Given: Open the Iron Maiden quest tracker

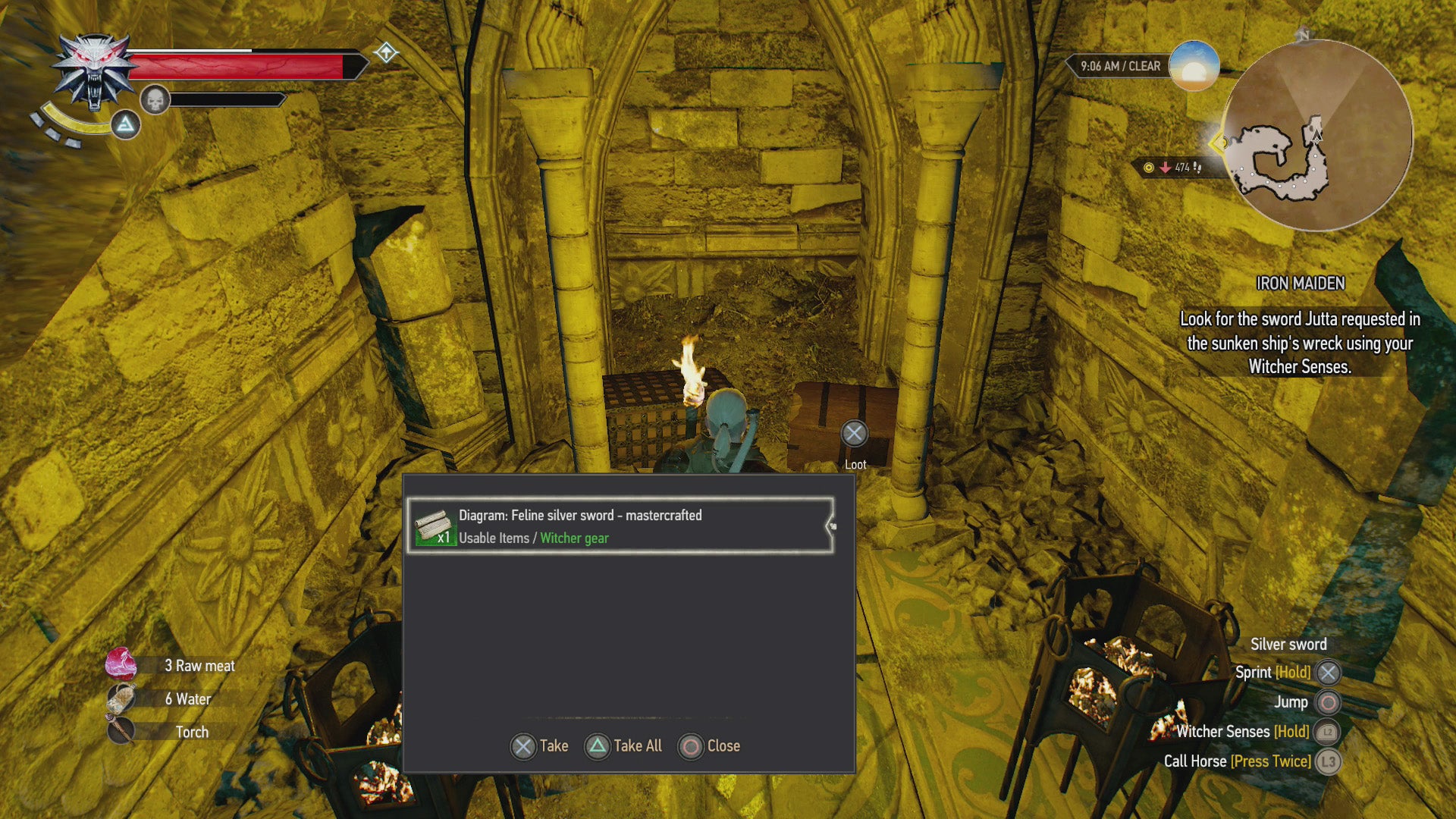Looking at the screenshot, I should click(x=1300, y=283).
